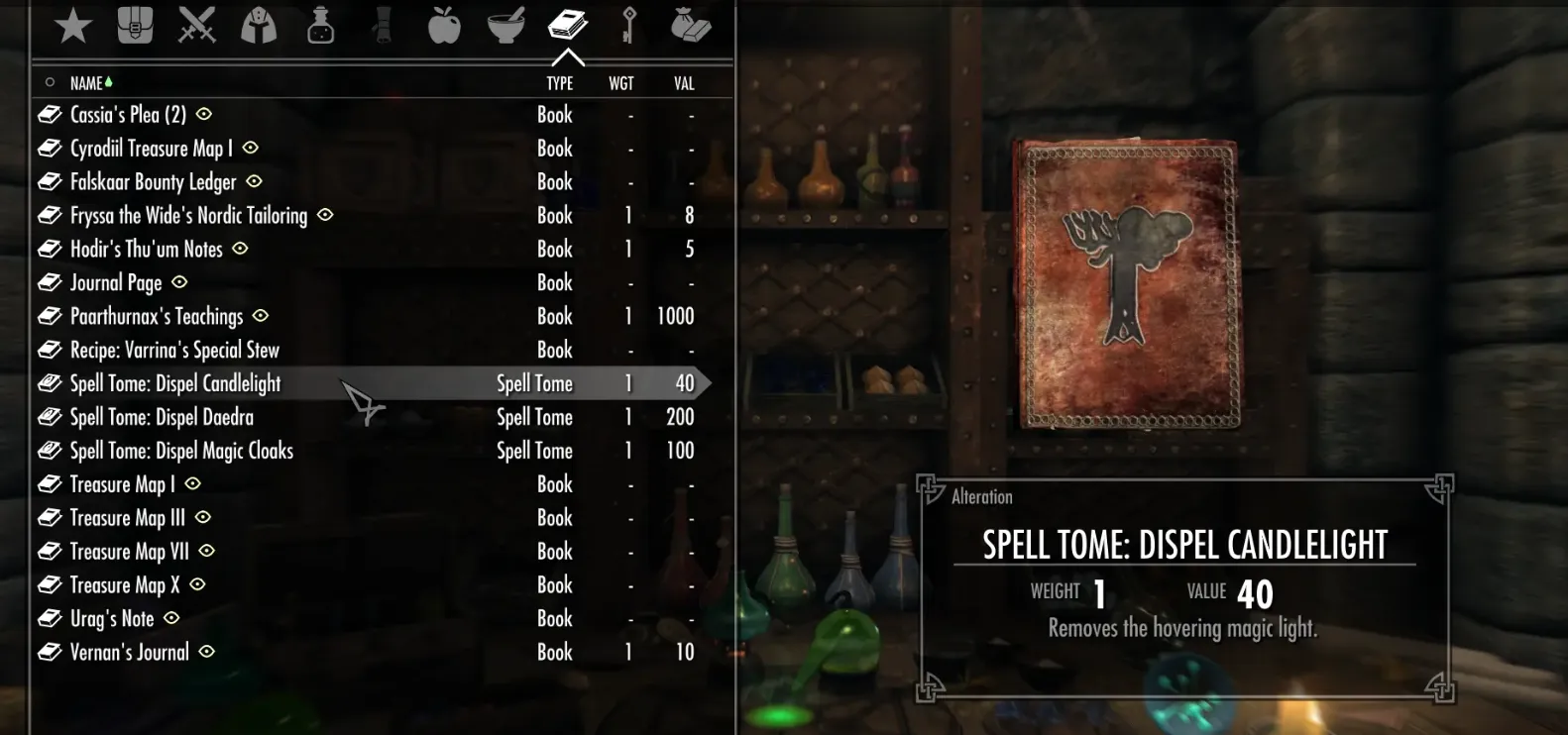Sort the list by the NAME column
This screenshot has width=1568, height=735.
pyautogui.click(x=86, y=83)
